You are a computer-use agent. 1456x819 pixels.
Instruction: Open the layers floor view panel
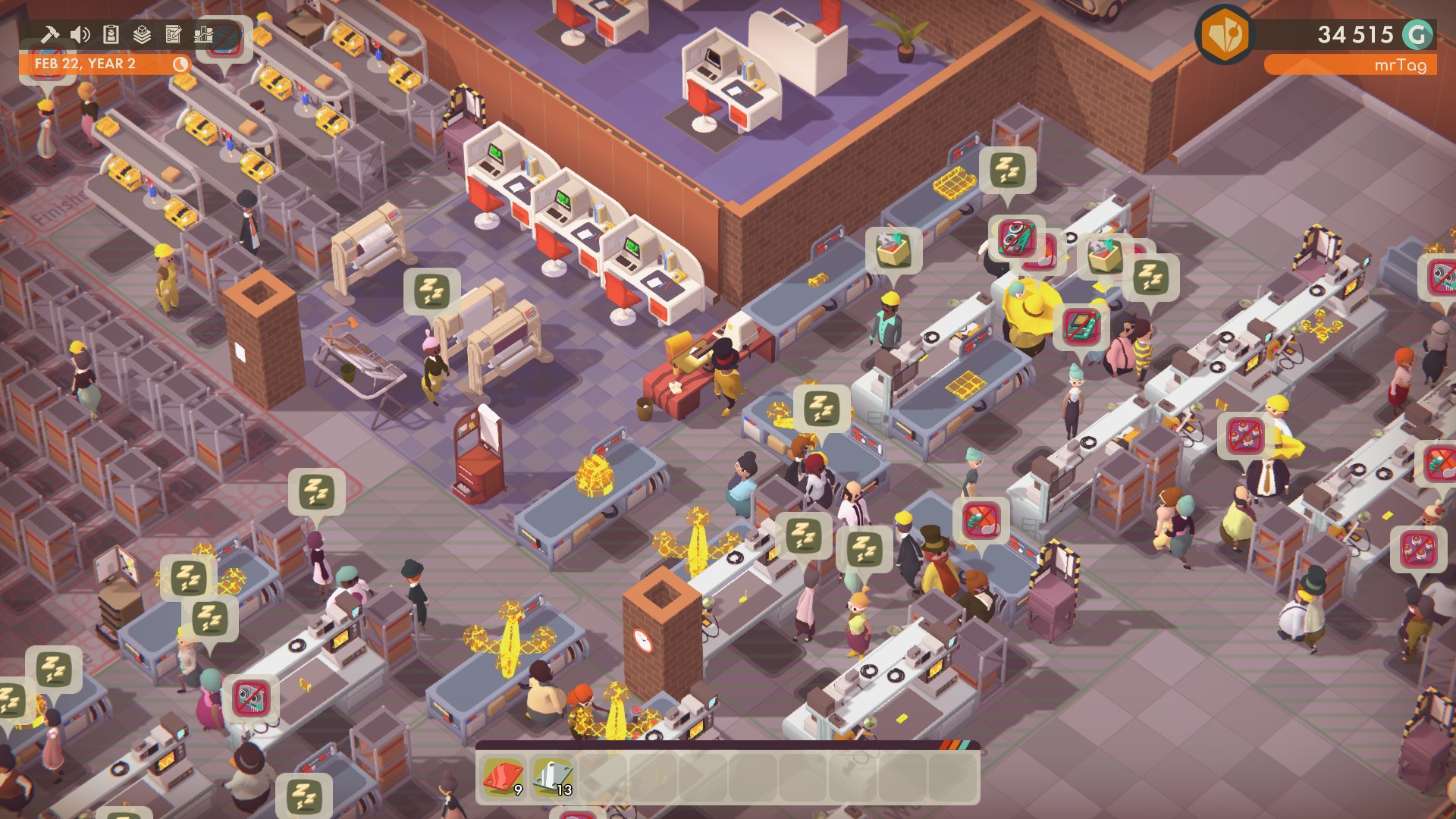click(x=143, y=34)
